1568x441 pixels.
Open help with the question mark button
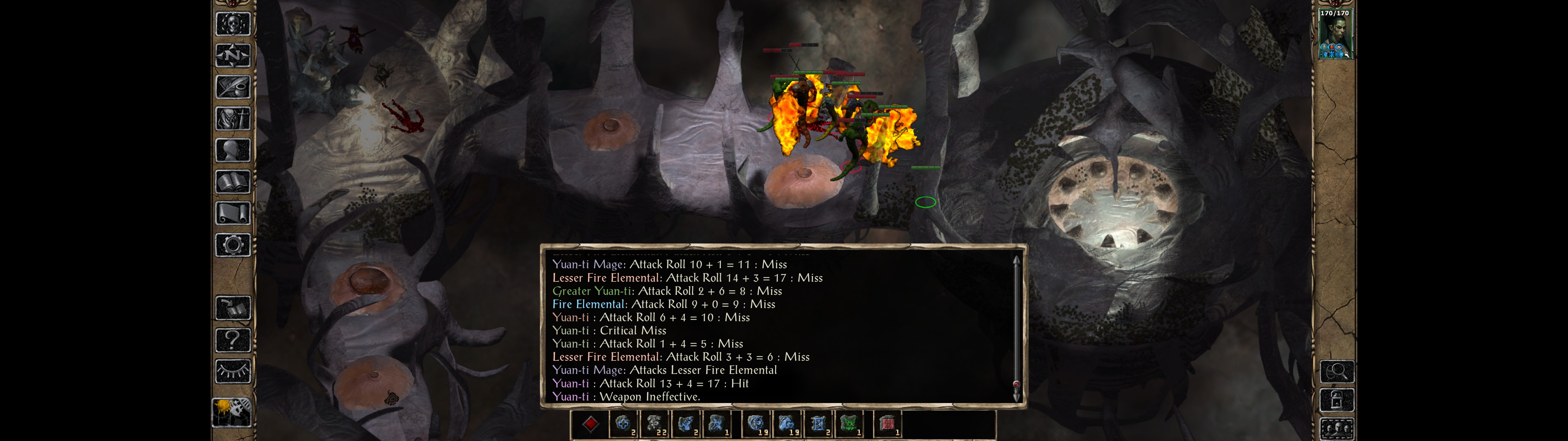[x=232, y=340]
